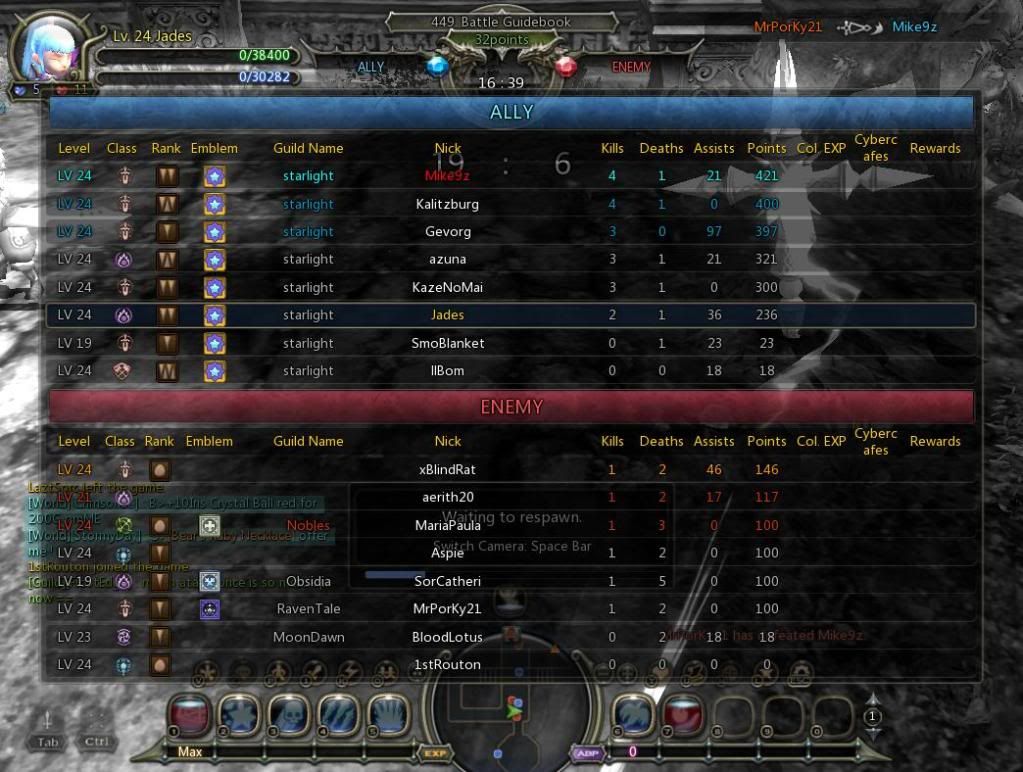This screenshot has height=772, width=1023.
Task: Use the red heart item in slot 7
Action: [x=682, y=715]
